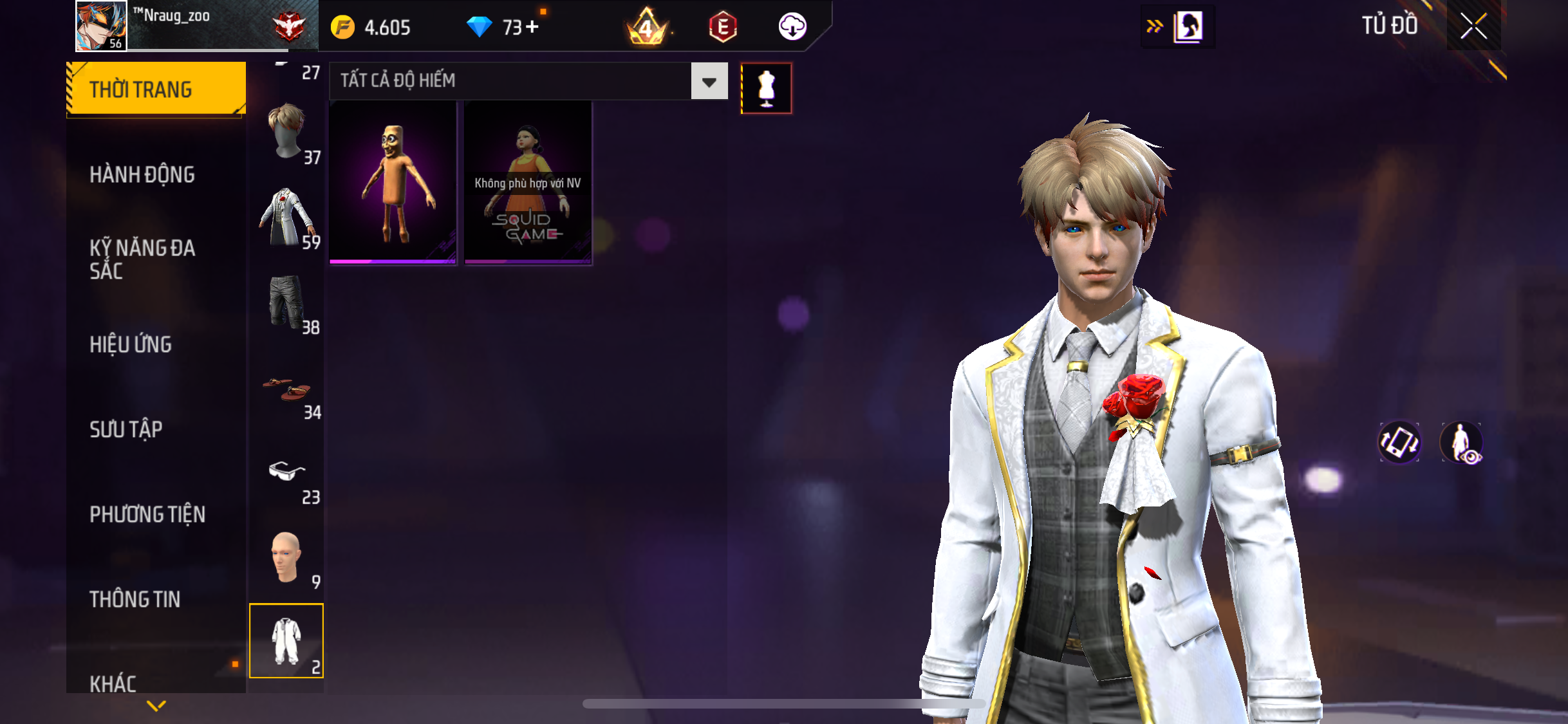Select the Squid Game doll costume
The image size is (1568, 724).
coord(528,183)
